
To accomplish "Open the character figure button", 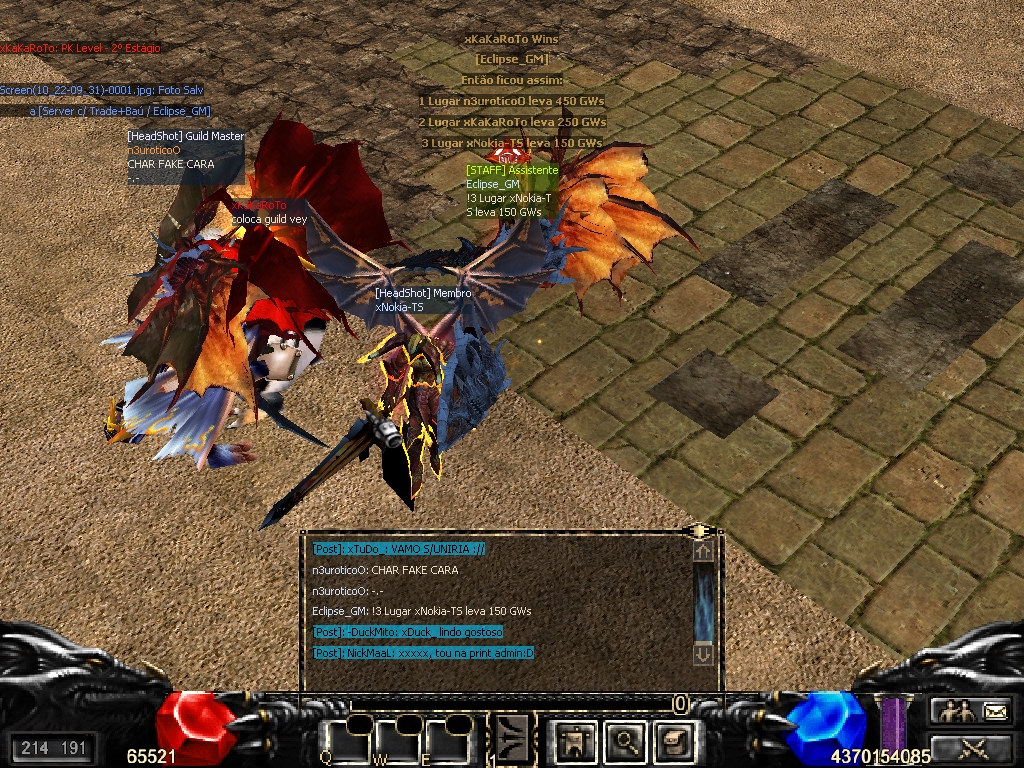I will coord(575,741).
